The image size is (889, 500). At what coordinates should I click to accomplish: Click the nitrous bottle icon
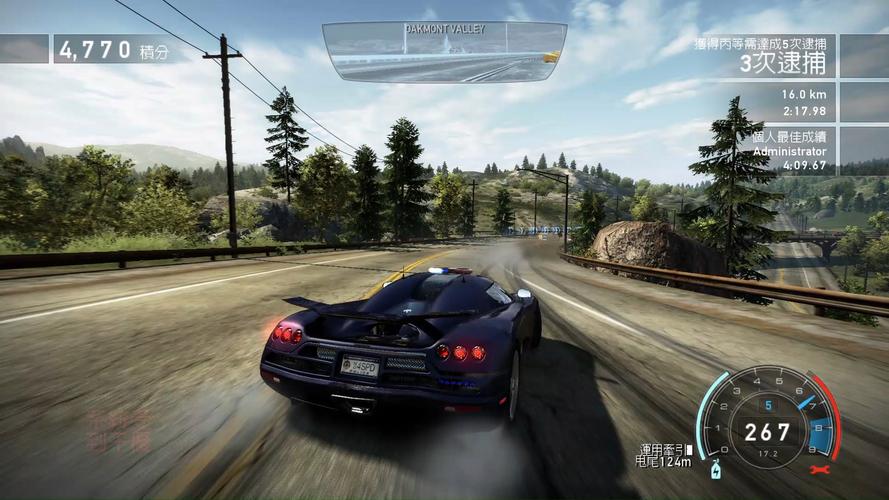[x=716, y=469]
